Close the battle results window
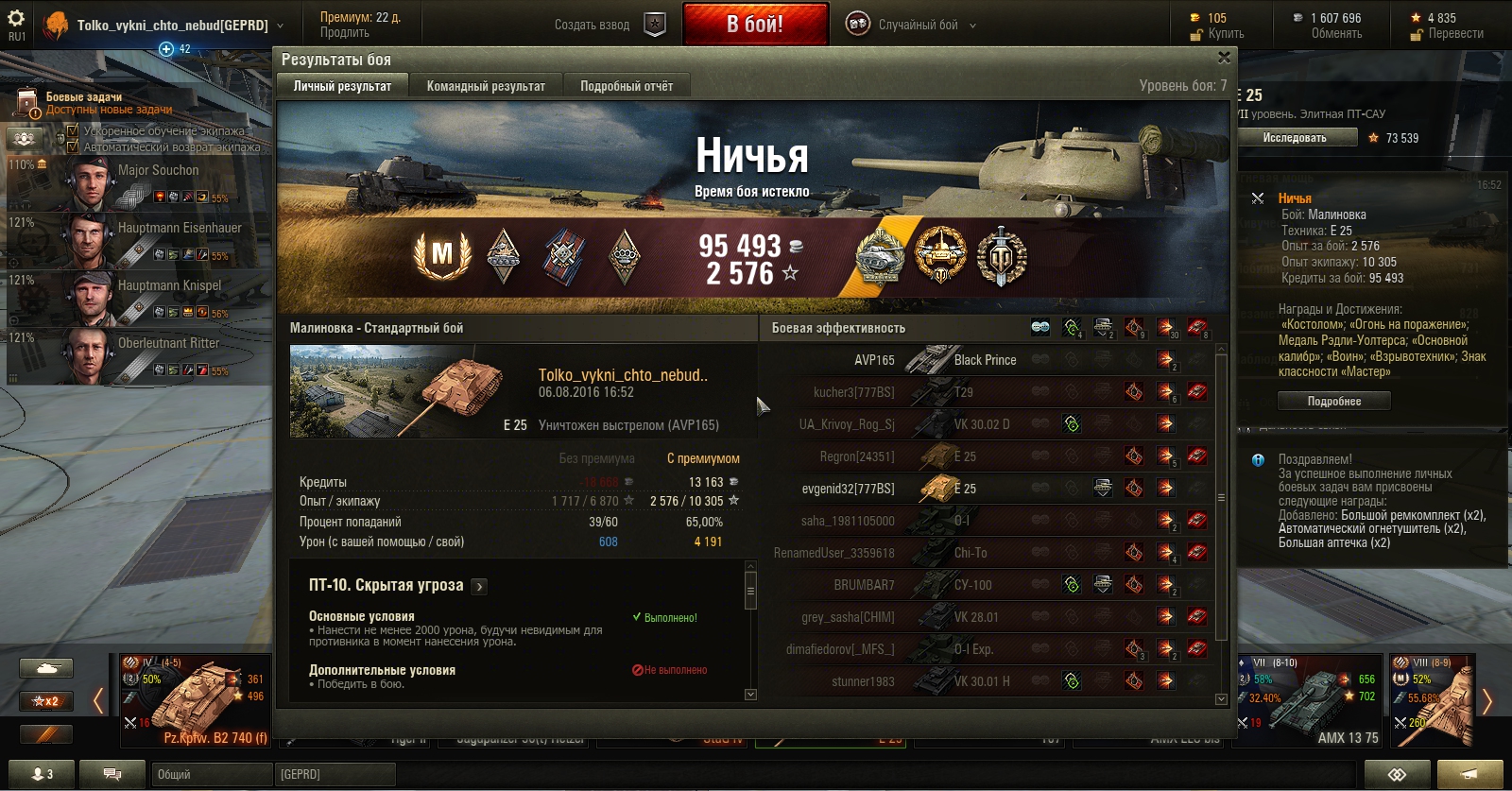This screenshot has height=791, width=1512. coord(1224,58)
